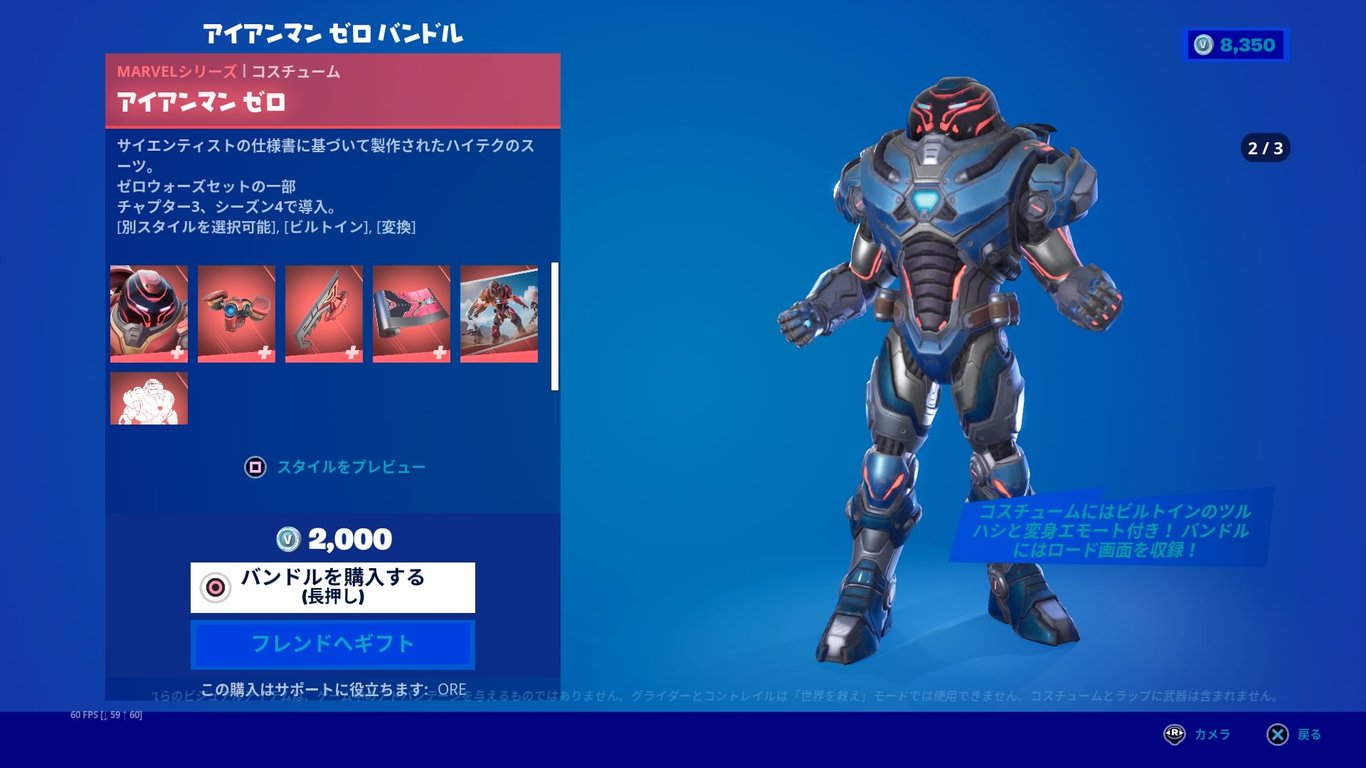1366x768 pixels.
Task: Click the plus icon on the Iron Man Zero outfit thumbnail
Action: pyautogui.click(x=178, y=351)
